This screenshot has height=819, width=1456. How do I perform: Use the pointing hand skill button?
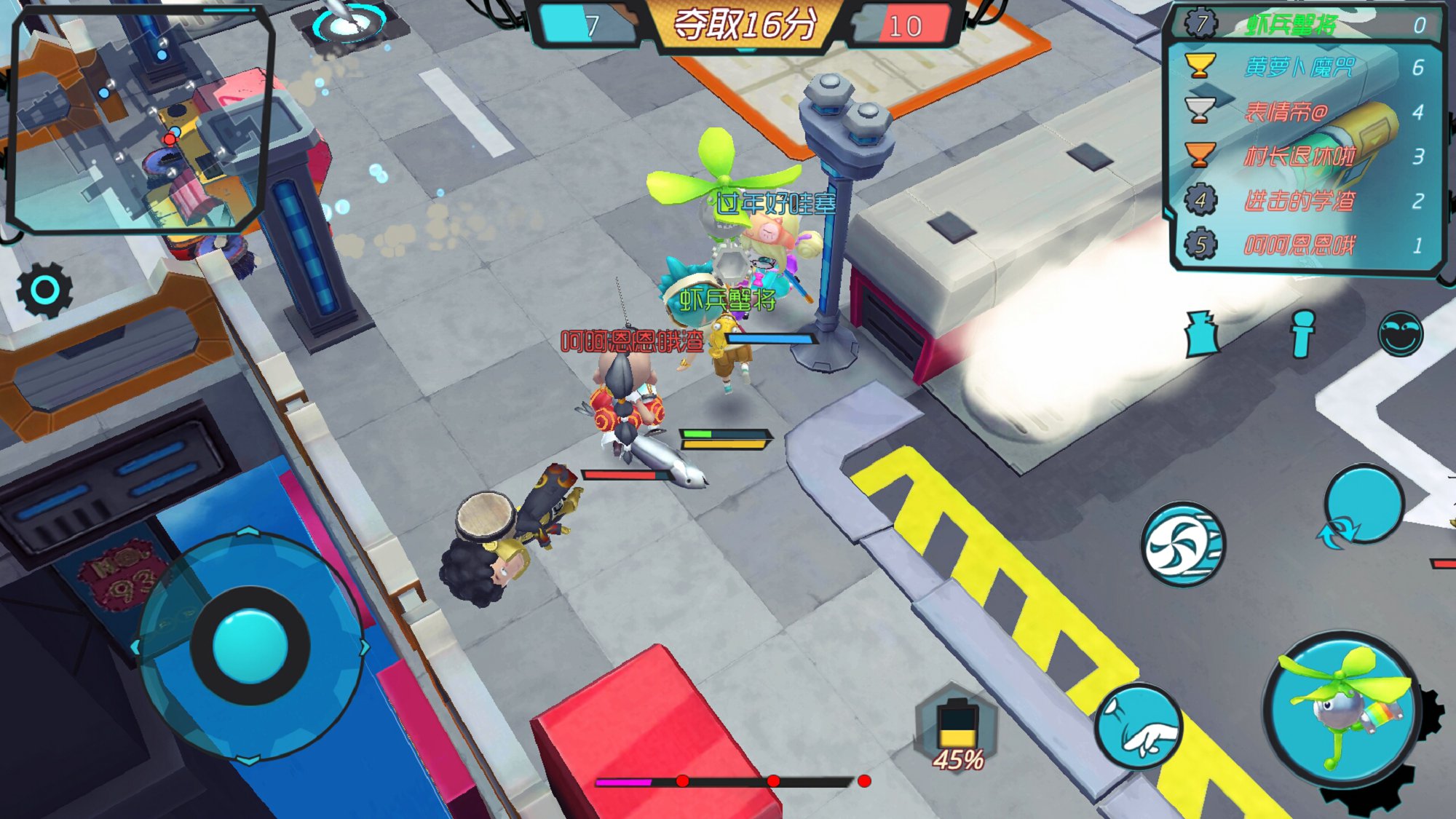click(x=1139, y=727)
